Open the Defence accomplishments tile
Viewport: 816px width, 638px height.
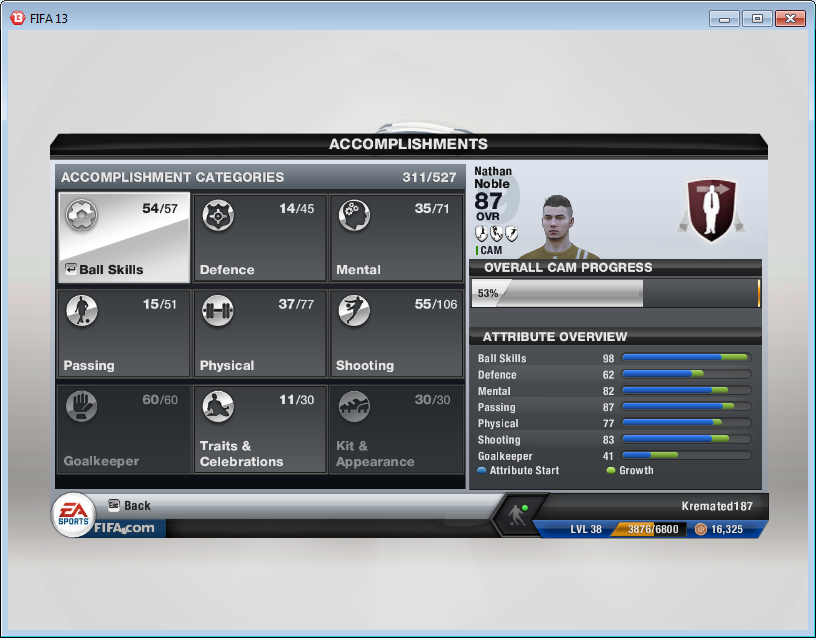tap(260, 238)
